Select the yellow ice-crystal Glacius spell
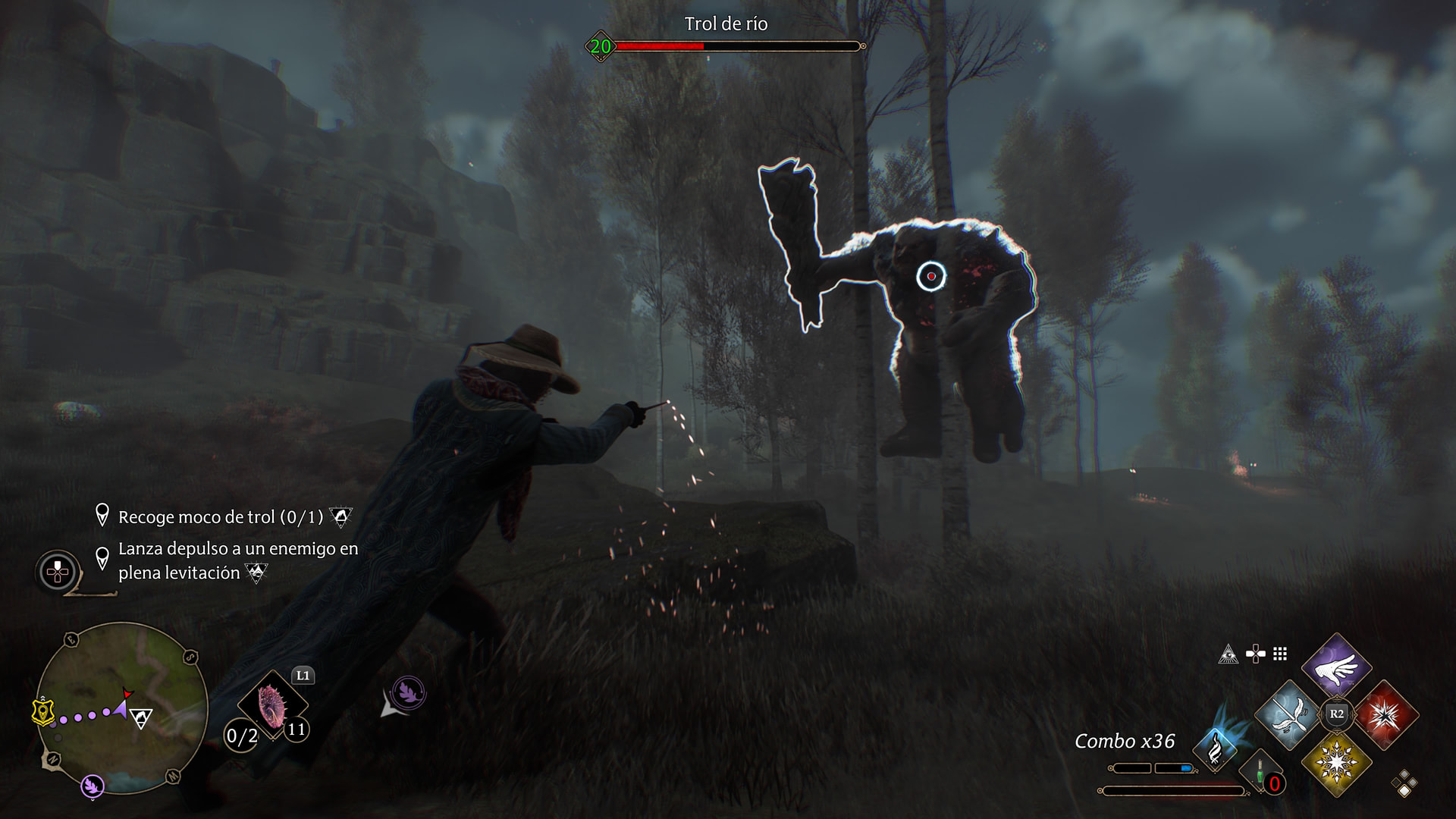 tap(1336, 763)
